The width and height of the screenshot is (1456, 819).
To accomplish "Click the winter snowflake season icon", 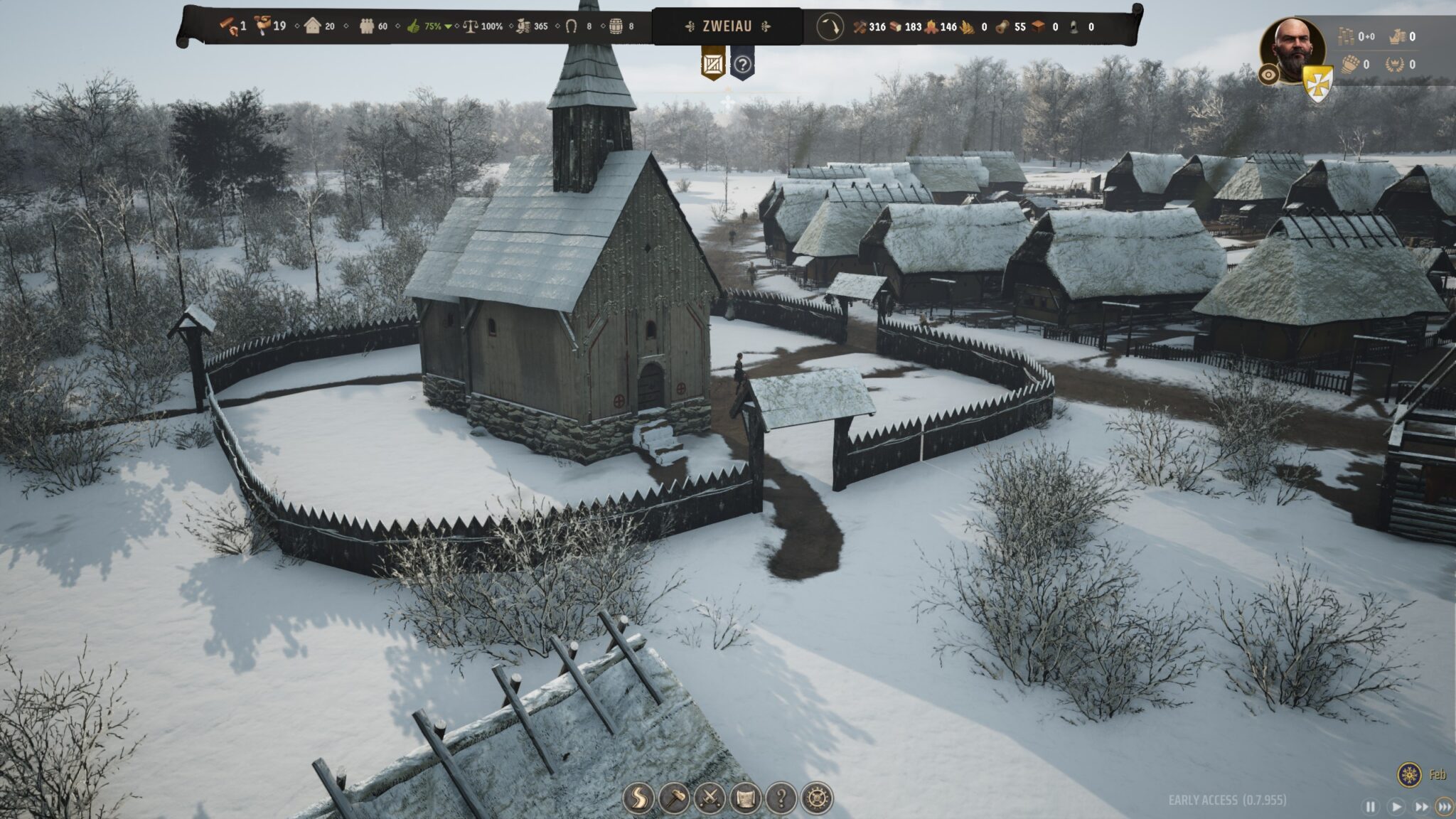I will click(1408, 774).
